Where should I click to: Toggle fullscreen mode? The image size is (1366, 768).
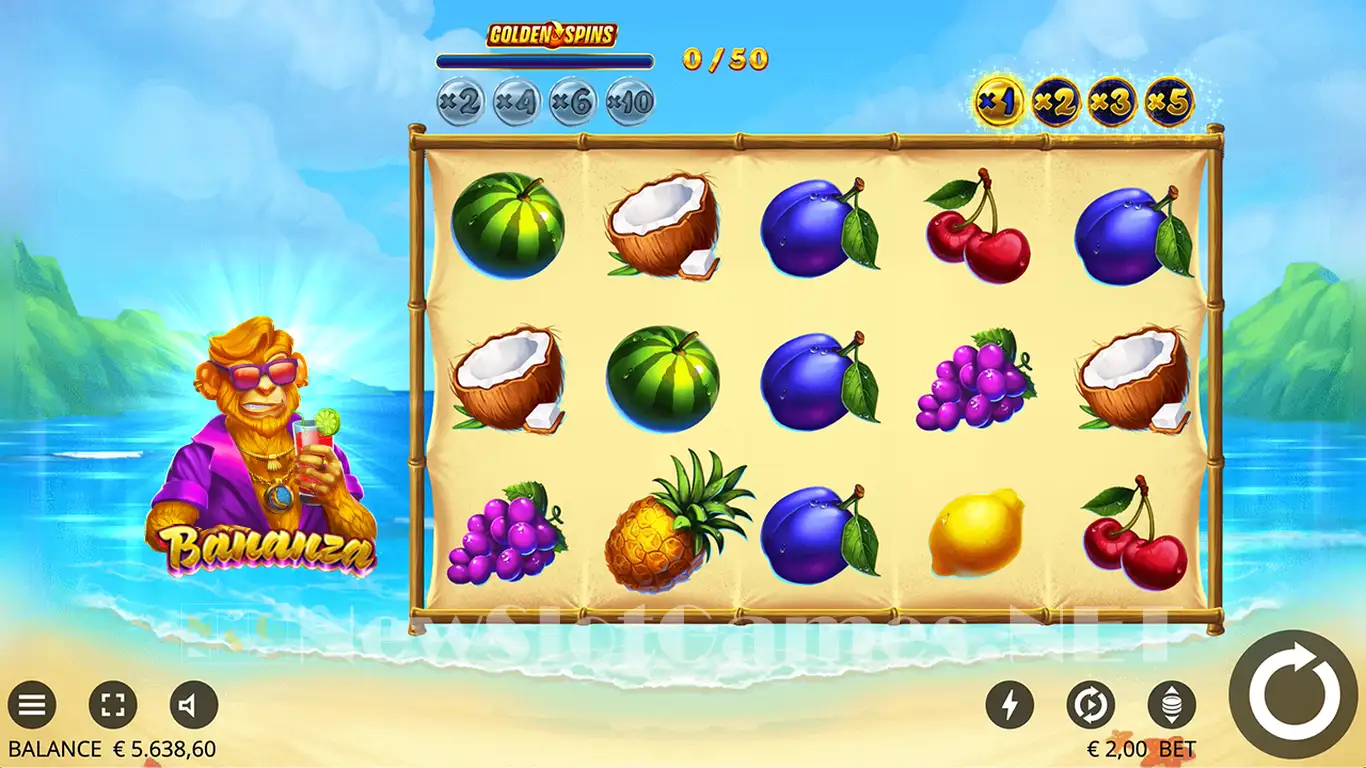click(112, 706)
